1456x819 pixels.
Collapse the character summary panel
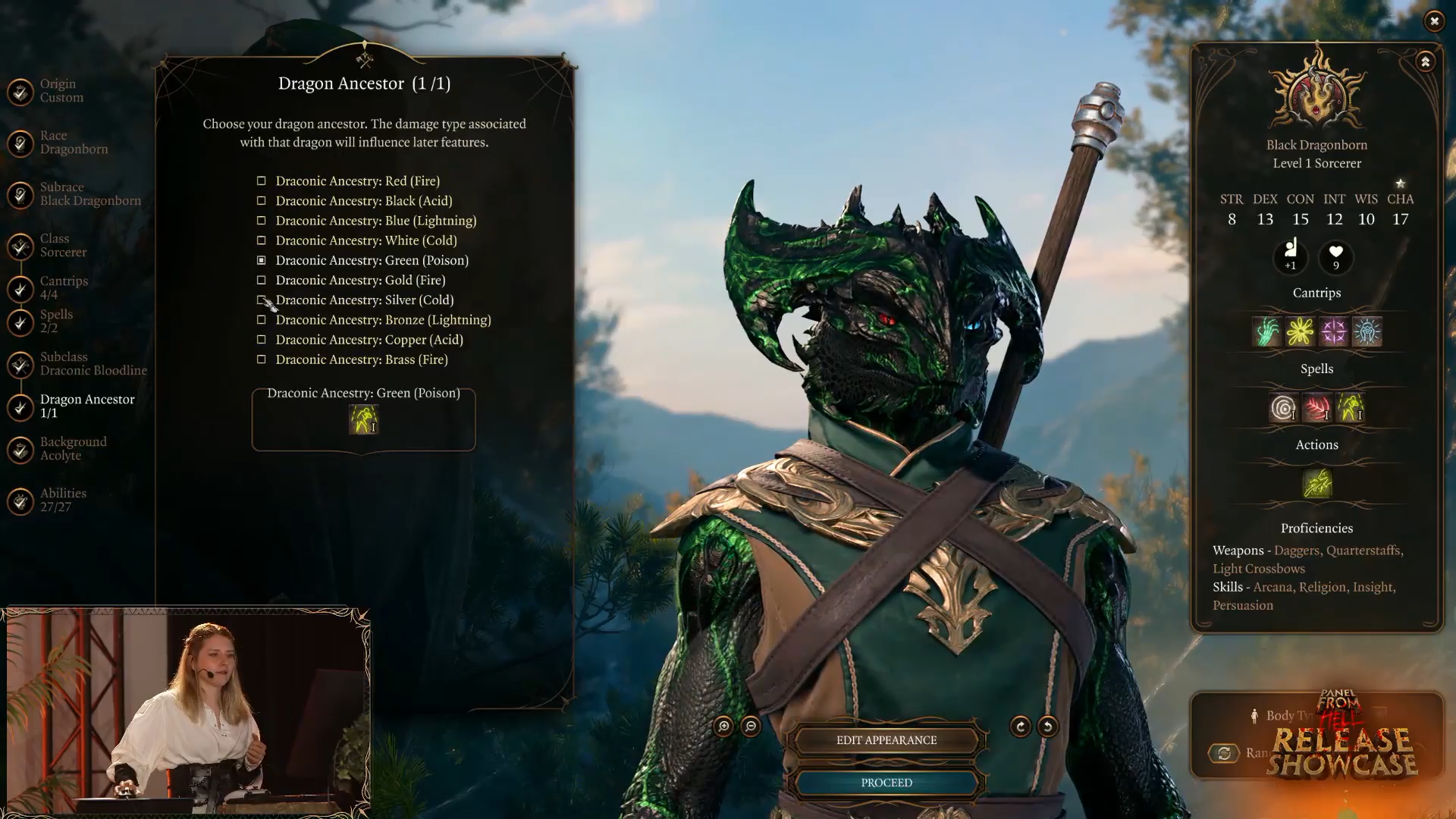[1425, 62]
